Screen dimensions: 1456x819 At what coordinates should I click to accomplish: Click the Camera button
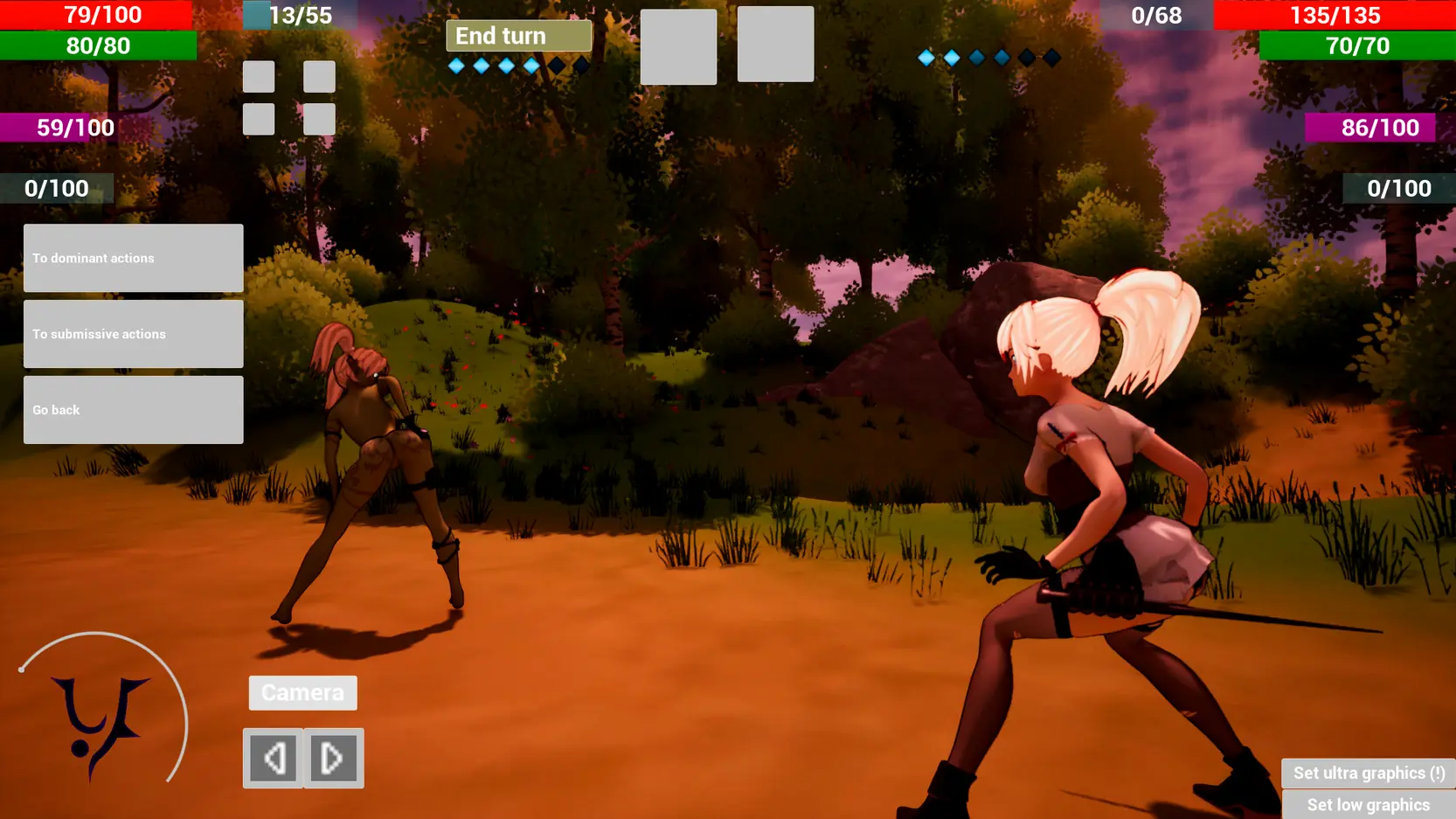302,692
